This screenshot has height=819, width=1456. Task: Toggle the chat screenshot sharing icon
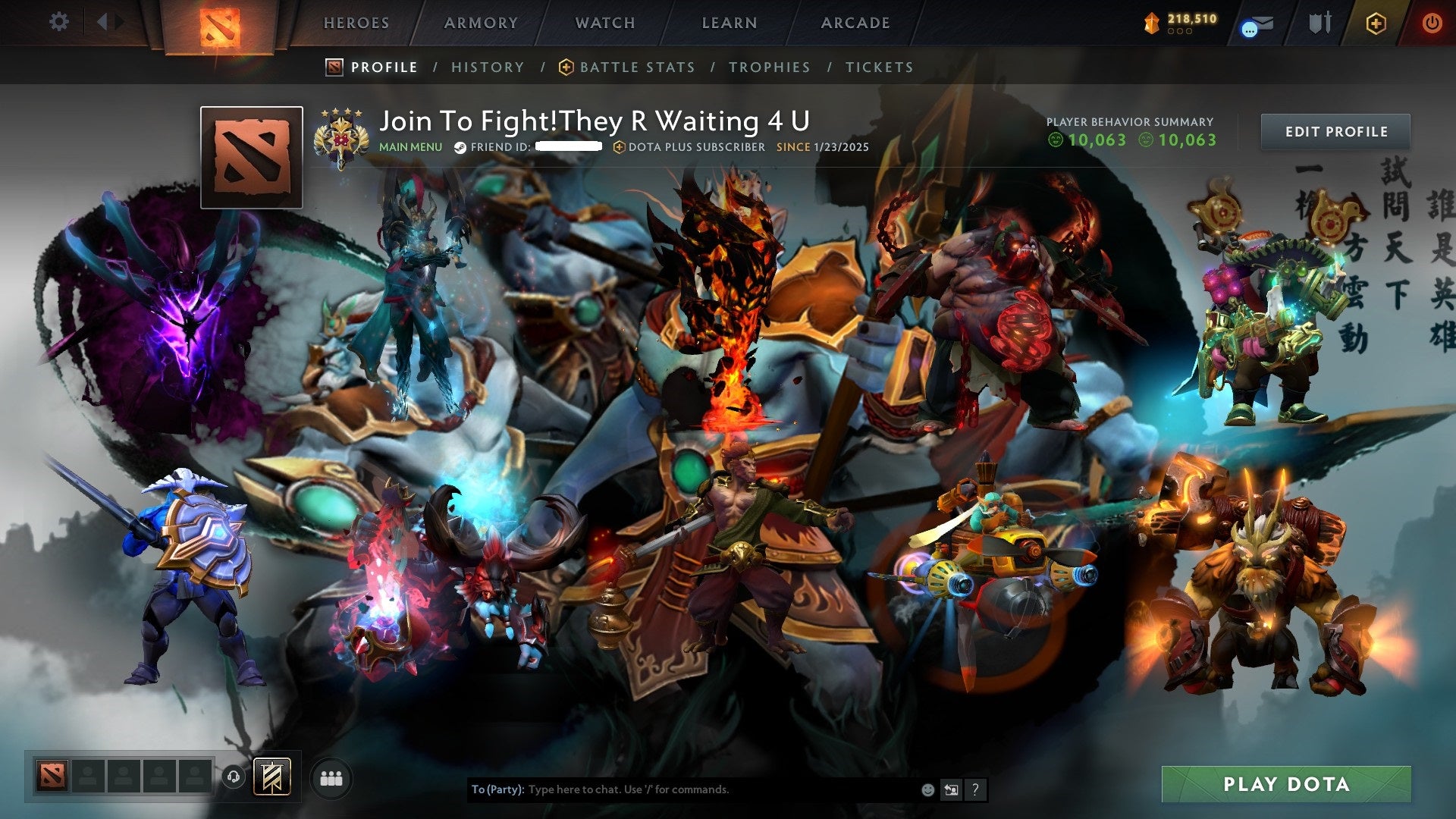[951, 789]
